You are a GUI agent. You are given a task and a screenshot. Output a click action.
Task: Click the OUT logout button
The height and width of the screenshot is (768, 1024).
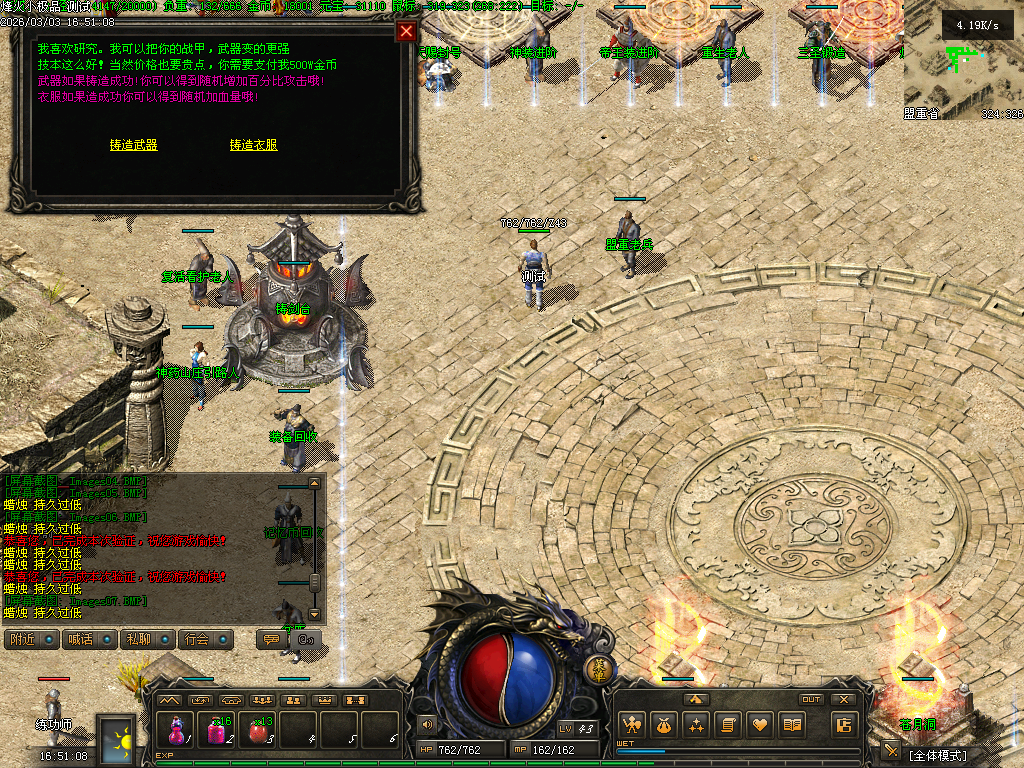tap(811, 700)
